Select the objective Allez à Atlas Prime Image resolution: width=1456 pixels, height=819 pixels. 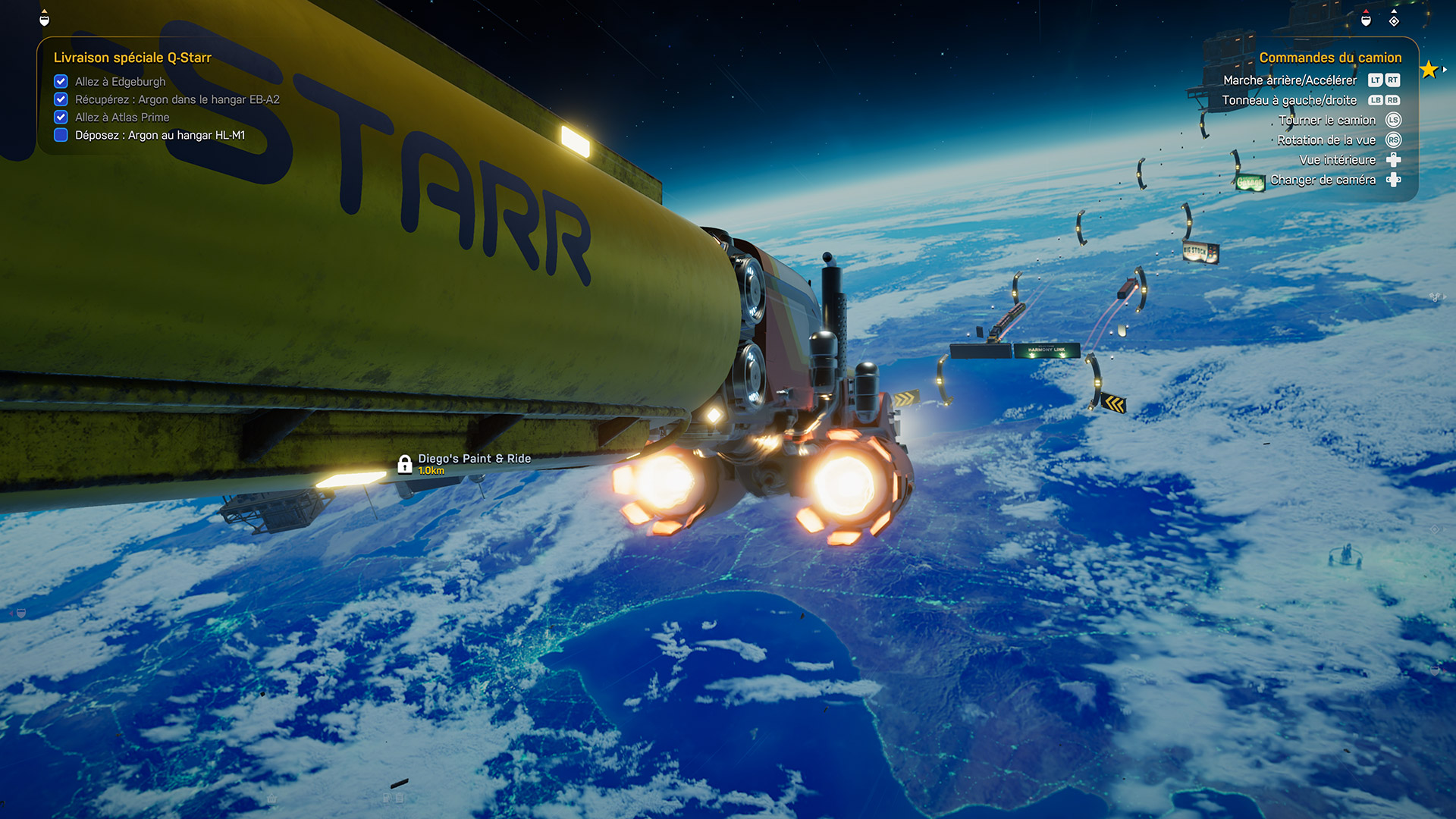pyautogui.click(x=122, y=118)
